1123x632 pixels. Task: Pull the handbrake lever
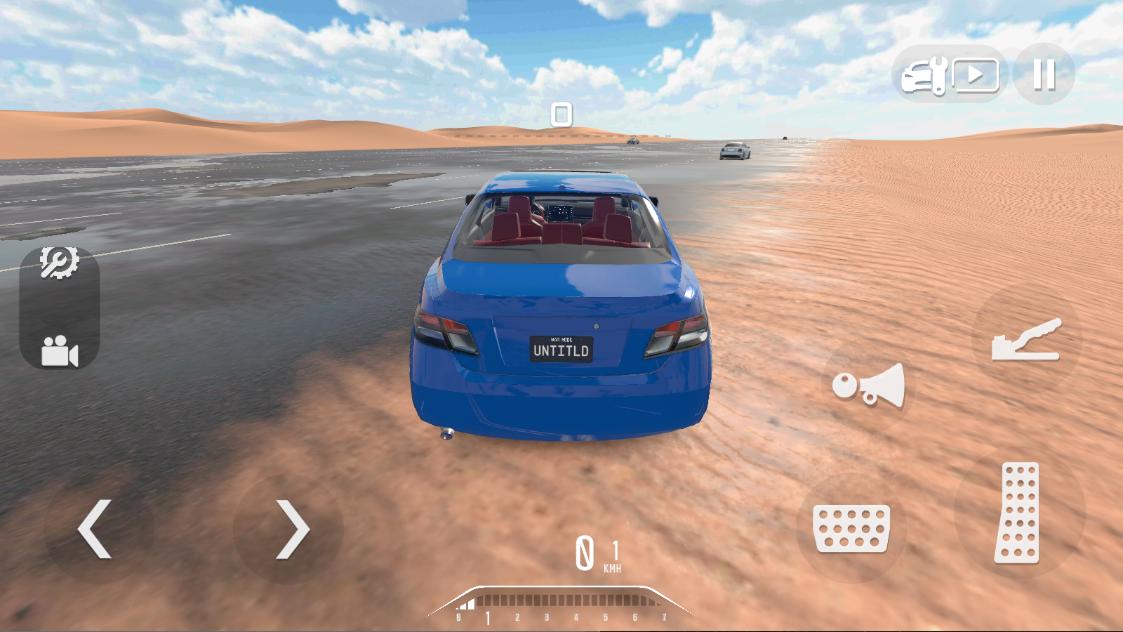tap(1025, 340)
